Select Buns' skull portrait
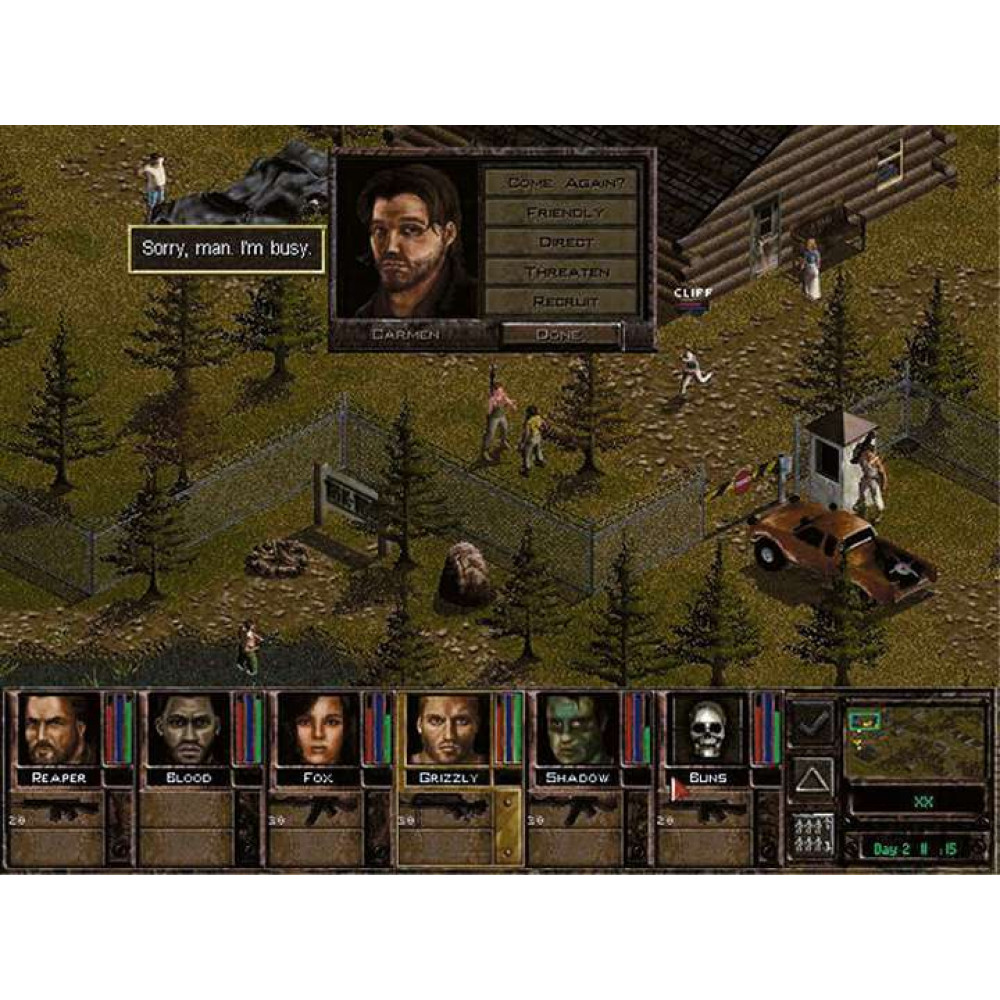Image resolution: width=1000 pixels, height=1000 pixels. tap(709, 730)
